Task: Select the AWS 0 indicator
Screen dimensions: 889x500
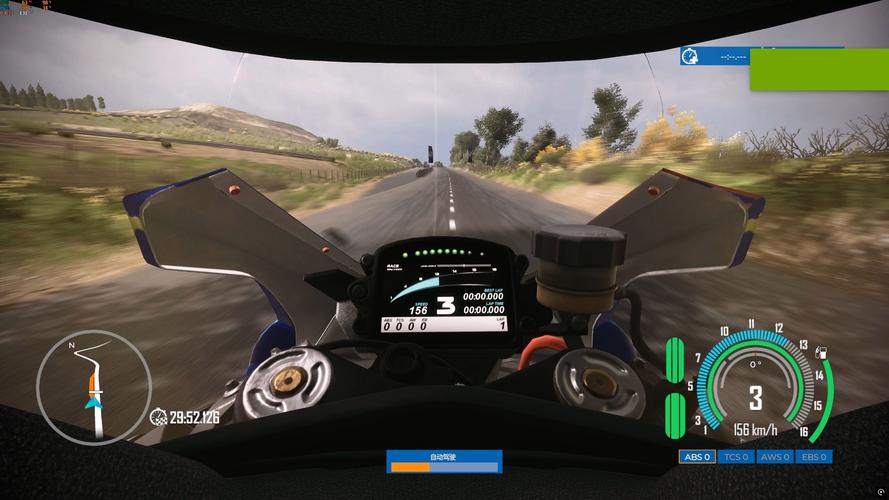Action: coord(774,457)
